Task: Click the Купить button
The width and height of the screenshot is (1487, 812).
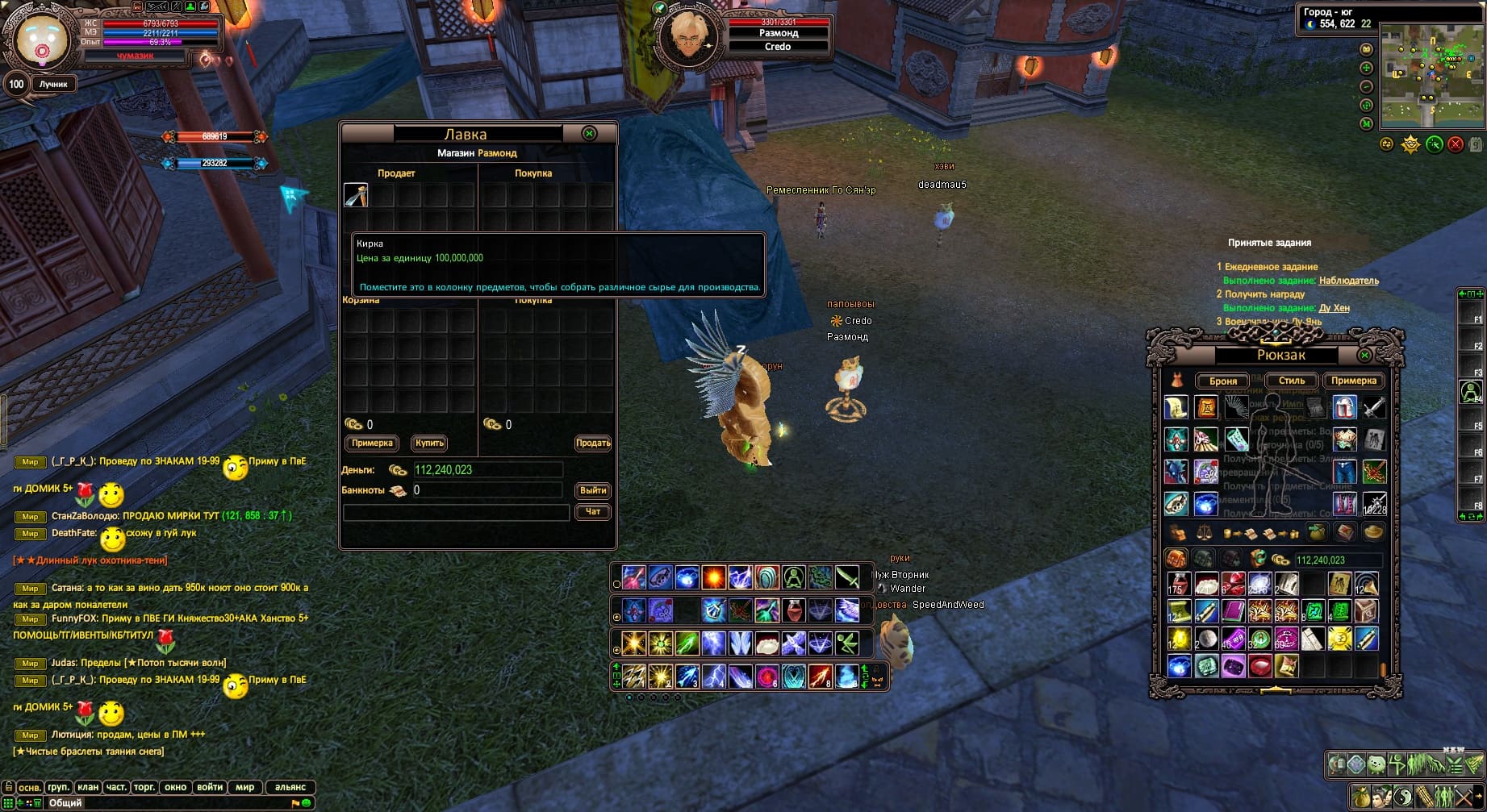Action: click(x=429, y=443)
